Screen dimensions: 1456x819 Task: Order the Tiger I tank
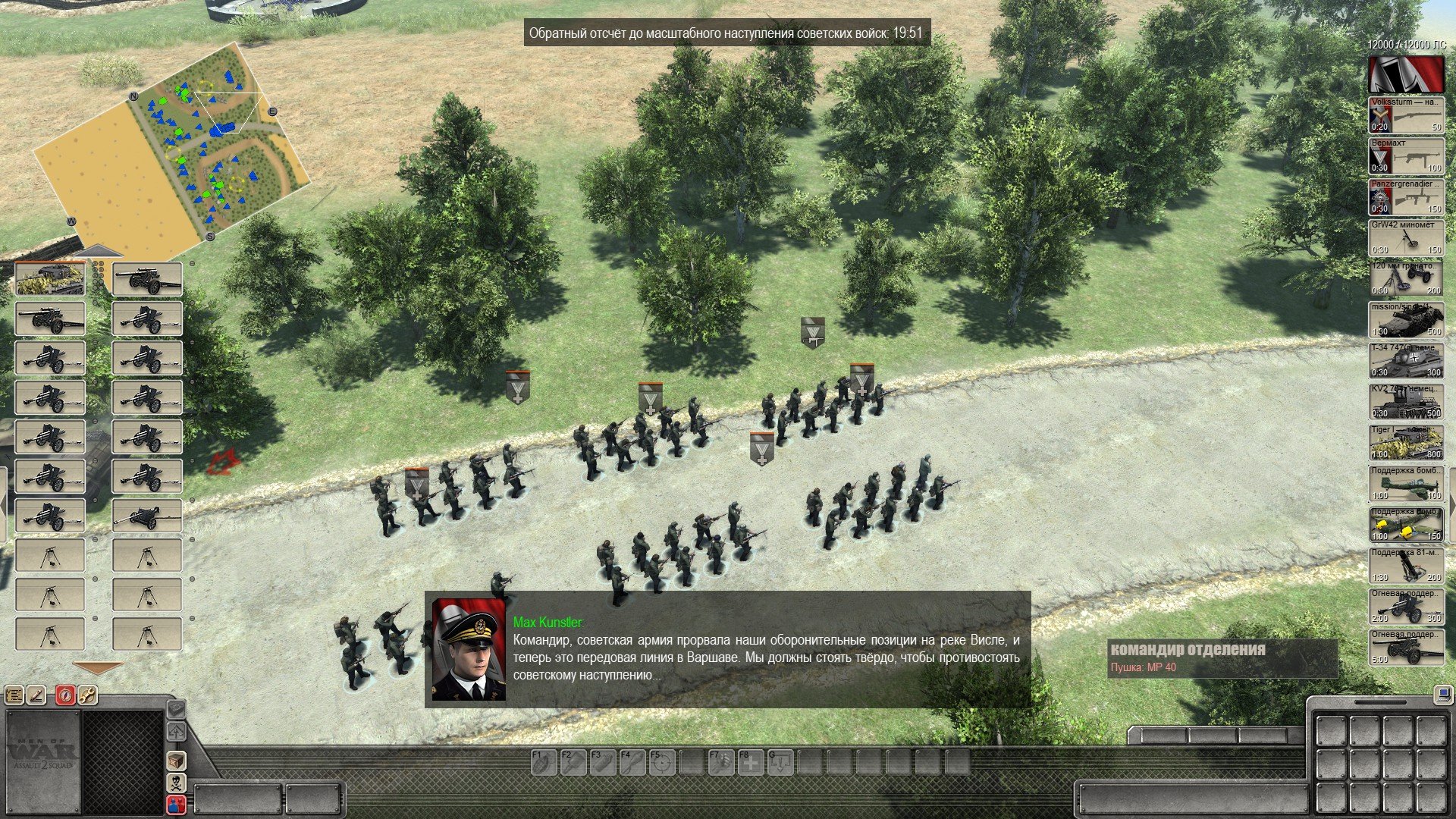(1406, 443)
